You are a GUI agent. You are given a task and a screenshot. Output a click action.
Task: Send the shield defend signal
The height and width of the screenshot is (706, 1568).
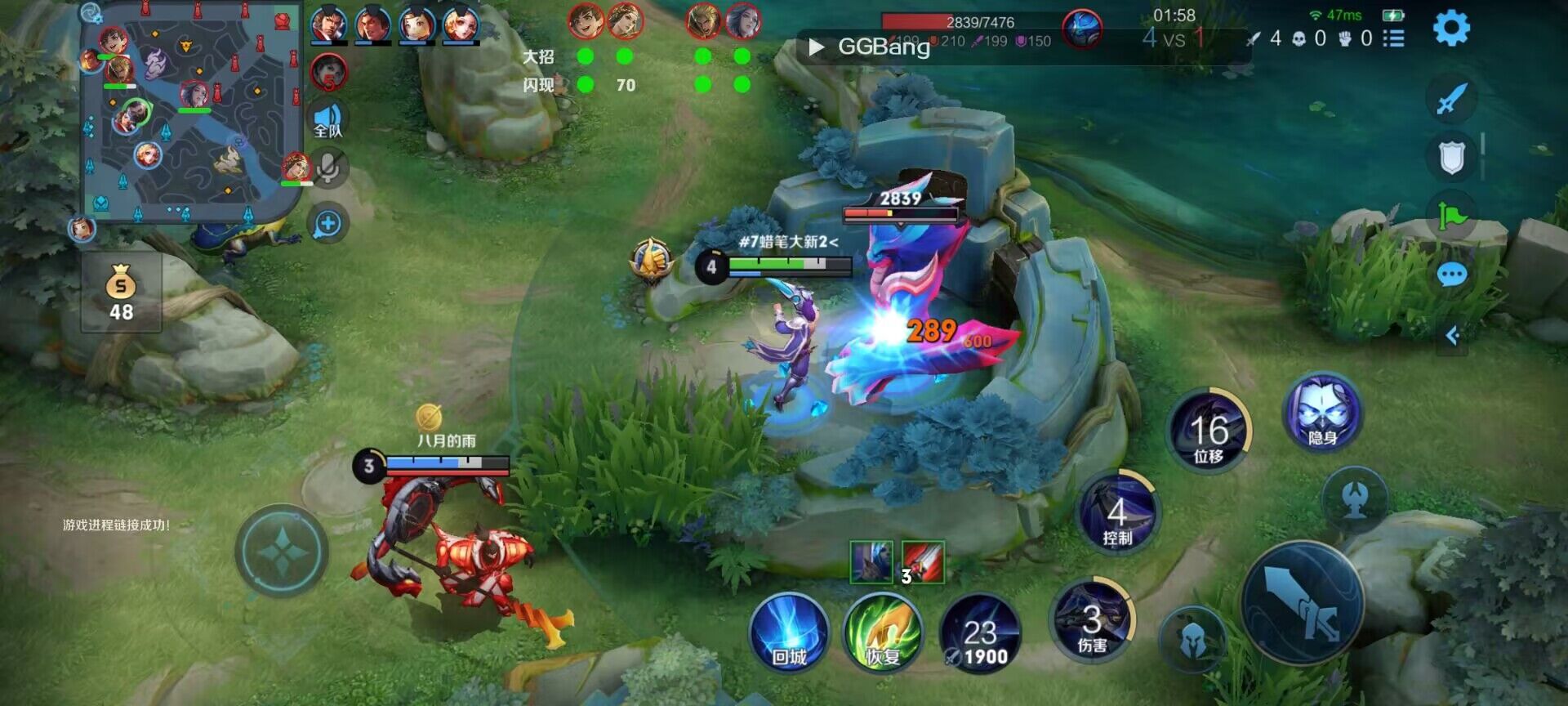tap(1451, 157)
